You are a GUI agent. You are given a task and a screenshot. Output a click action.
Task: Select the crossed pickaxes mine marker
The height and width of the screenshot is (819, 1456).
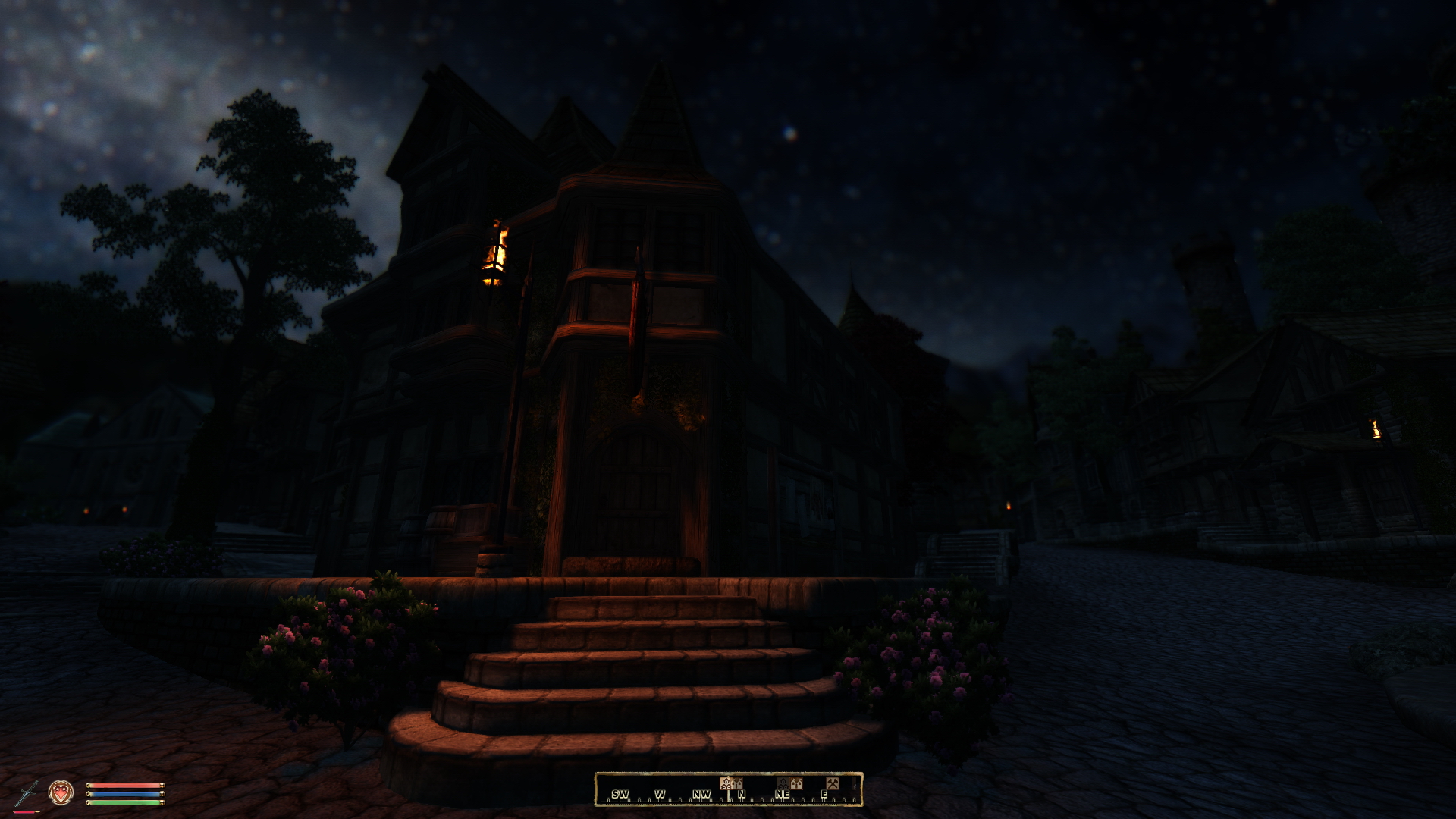832,783
